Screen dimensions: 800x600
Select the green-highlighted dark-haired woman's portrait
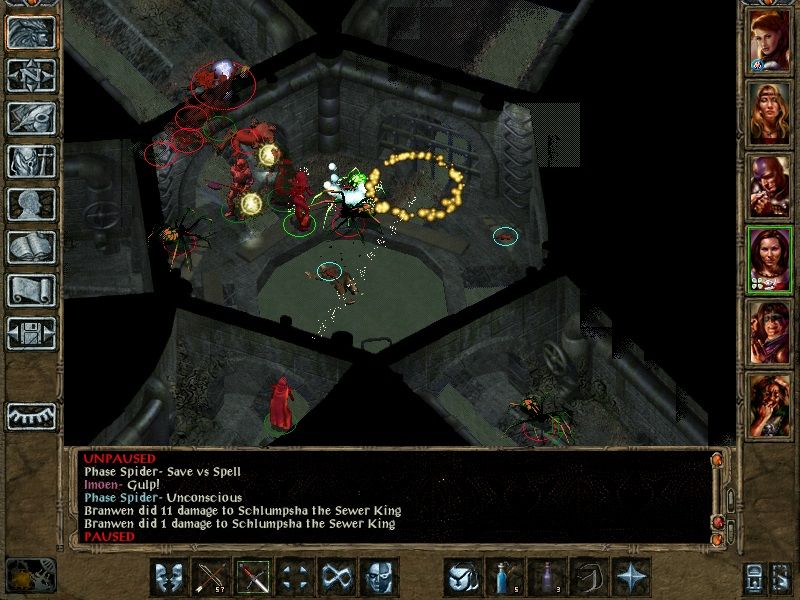769,259
